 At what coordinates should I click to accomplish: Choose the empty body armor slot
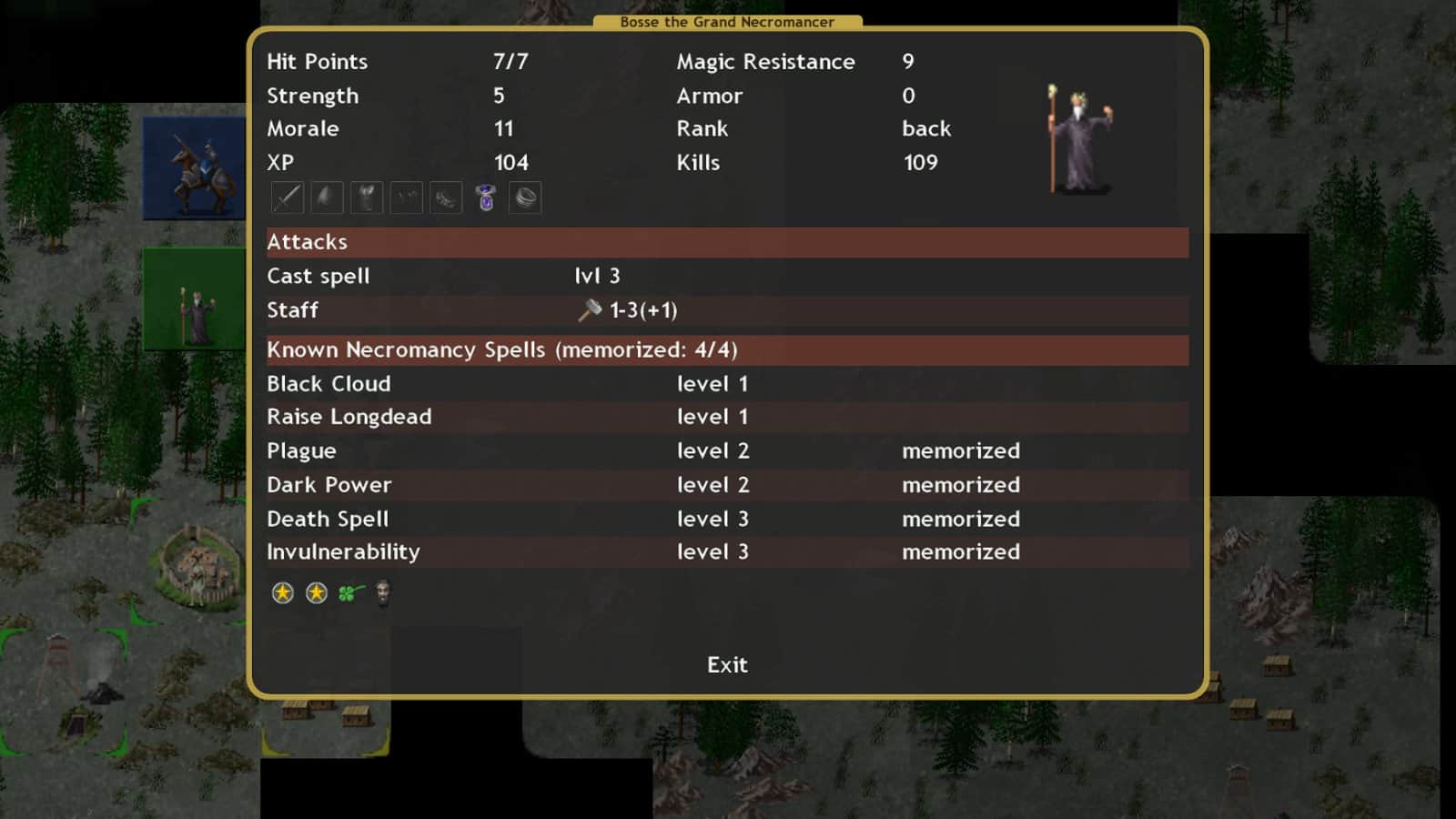pyautogui.click(x=367, y=197)
